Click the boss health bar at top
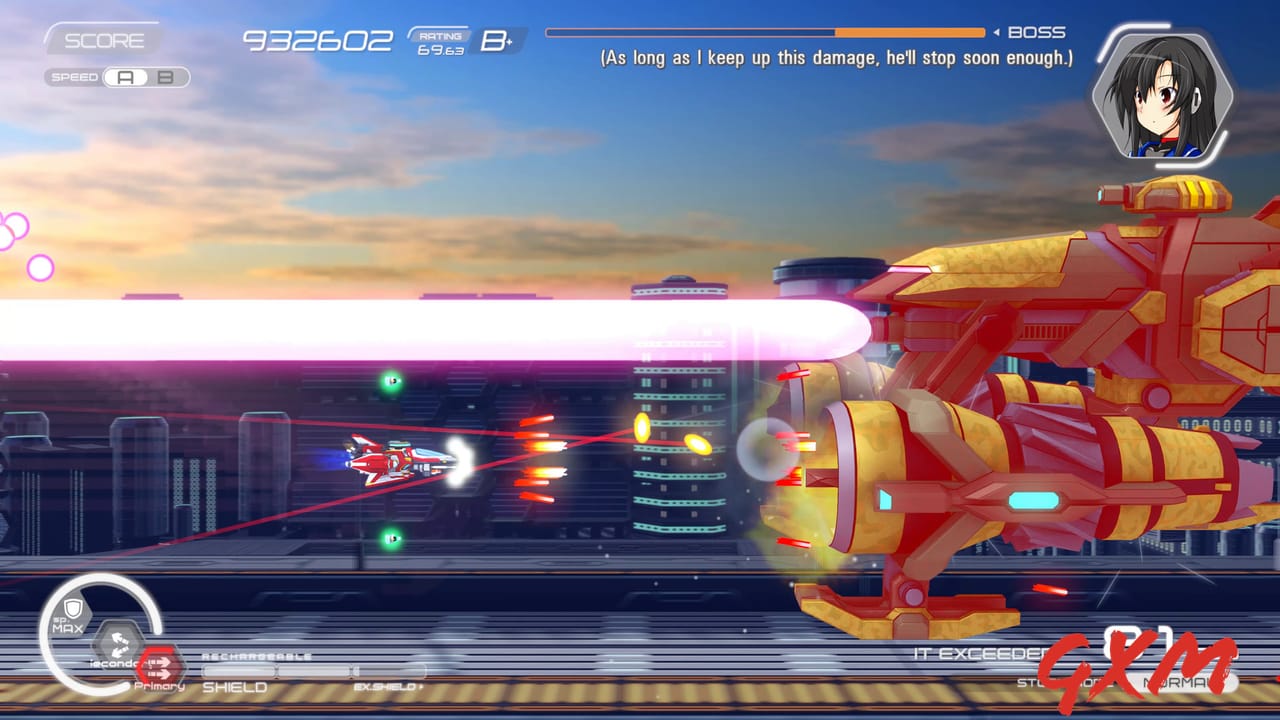 click(765, 32)
